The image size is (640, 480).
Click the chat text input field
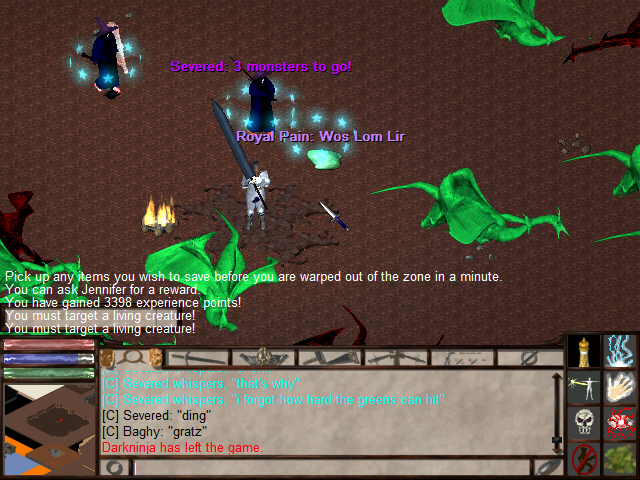coord(330,467)
